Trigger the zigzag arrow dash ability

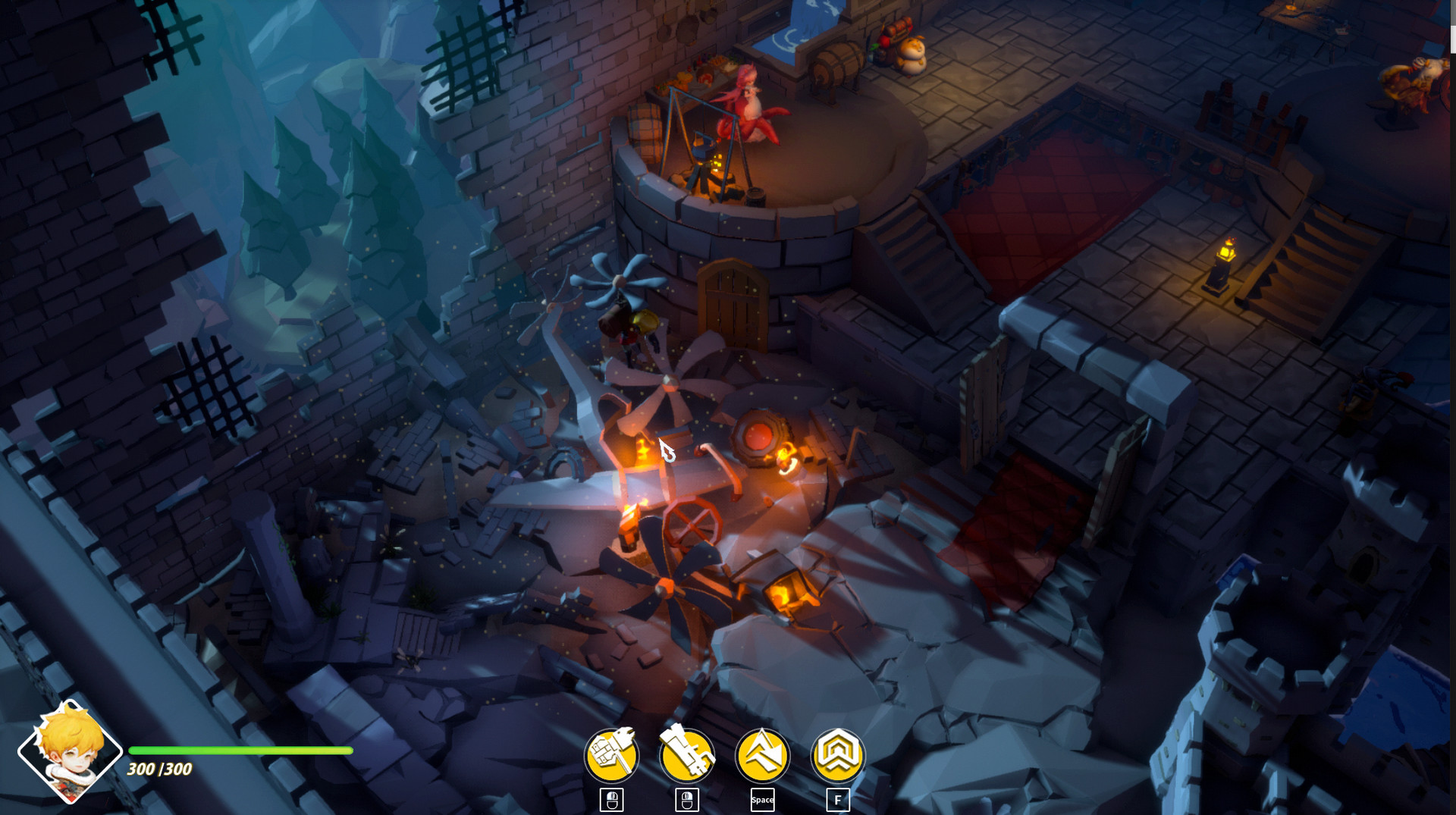click(x=762, y=755)
